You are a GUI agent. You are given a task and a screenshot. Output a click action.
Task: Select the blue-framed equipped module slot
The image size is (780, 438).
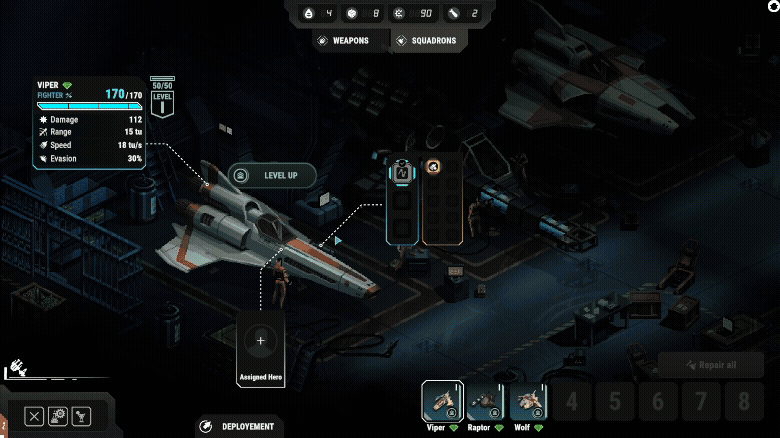coord(401,172)
